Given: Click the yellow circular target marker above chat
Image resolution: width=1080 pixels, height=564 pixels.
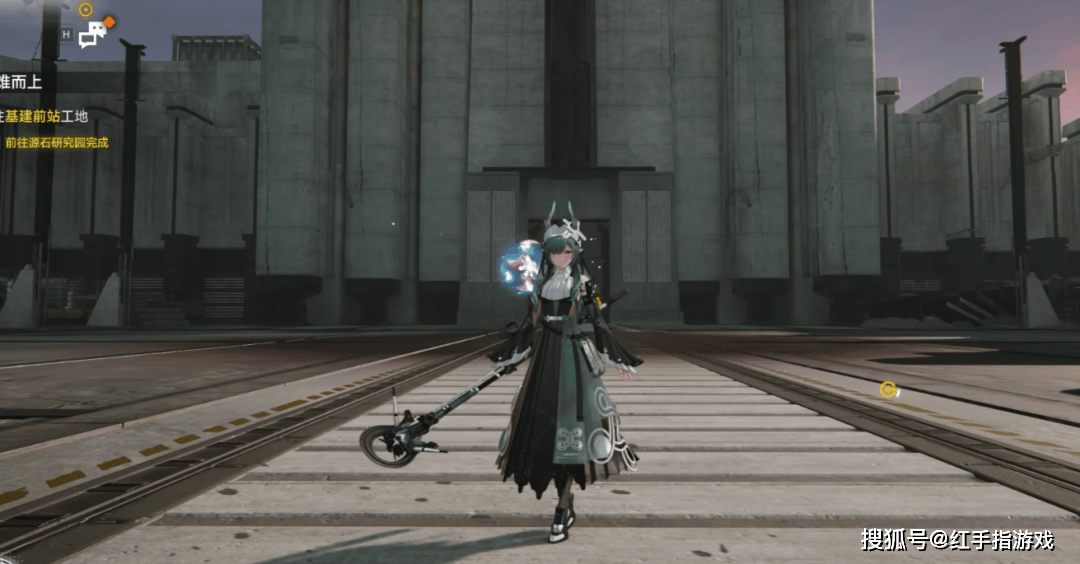Looking at the screenshot, I should [85, 10].
